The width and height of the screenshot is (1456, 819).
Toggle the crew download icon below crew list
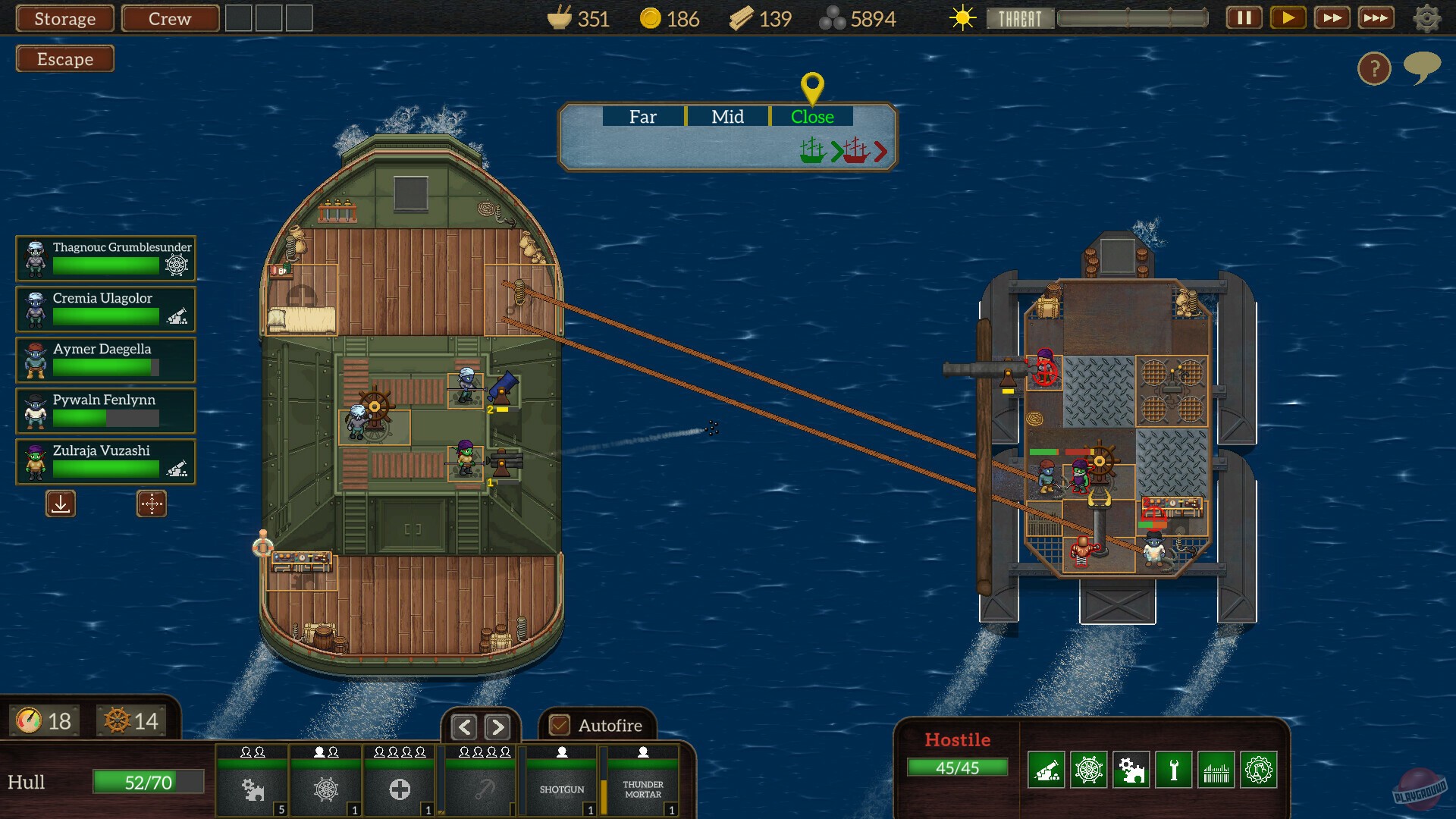60,504
